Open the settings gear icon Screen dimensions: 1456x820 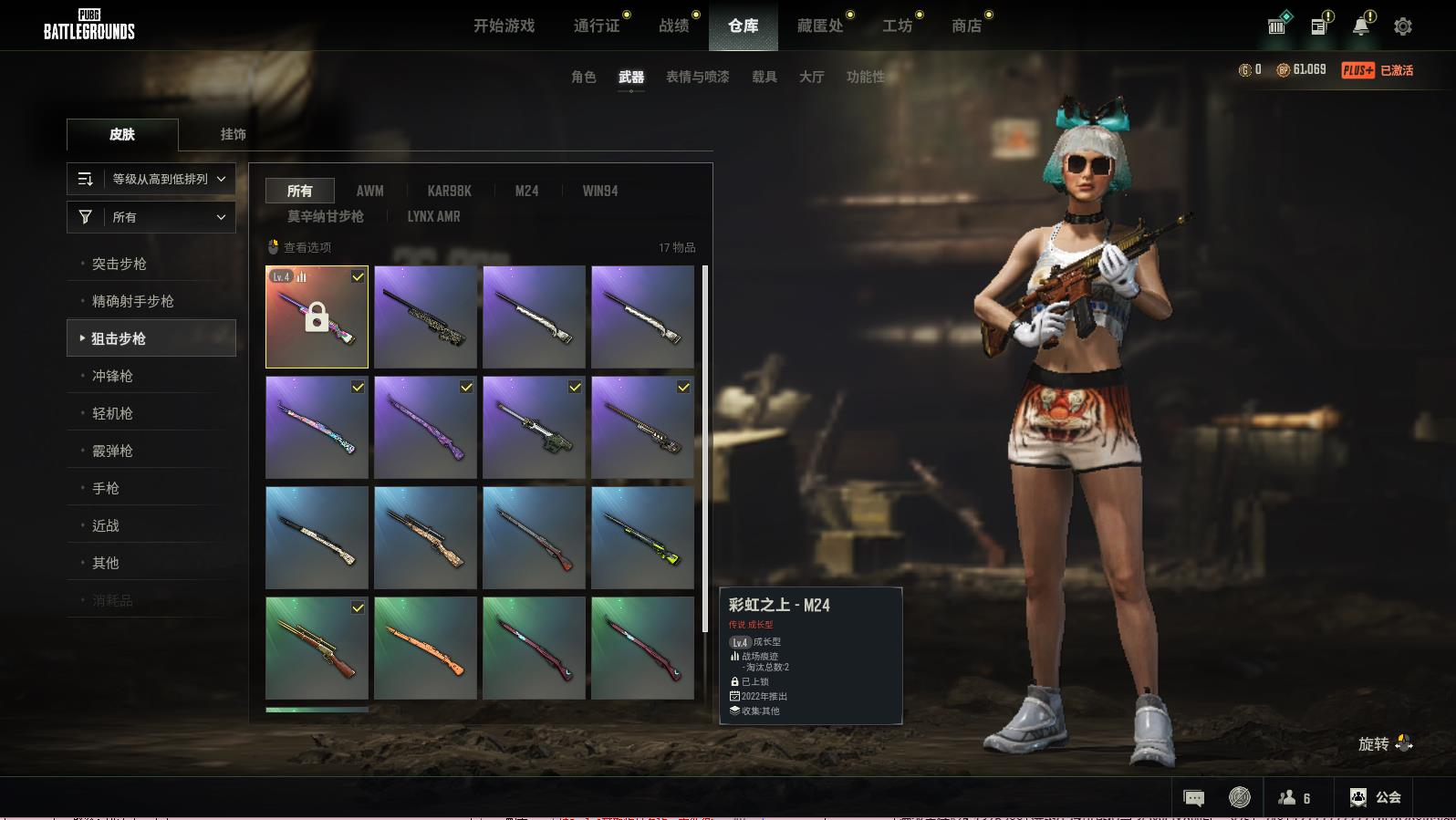[x=1402, y=26]
